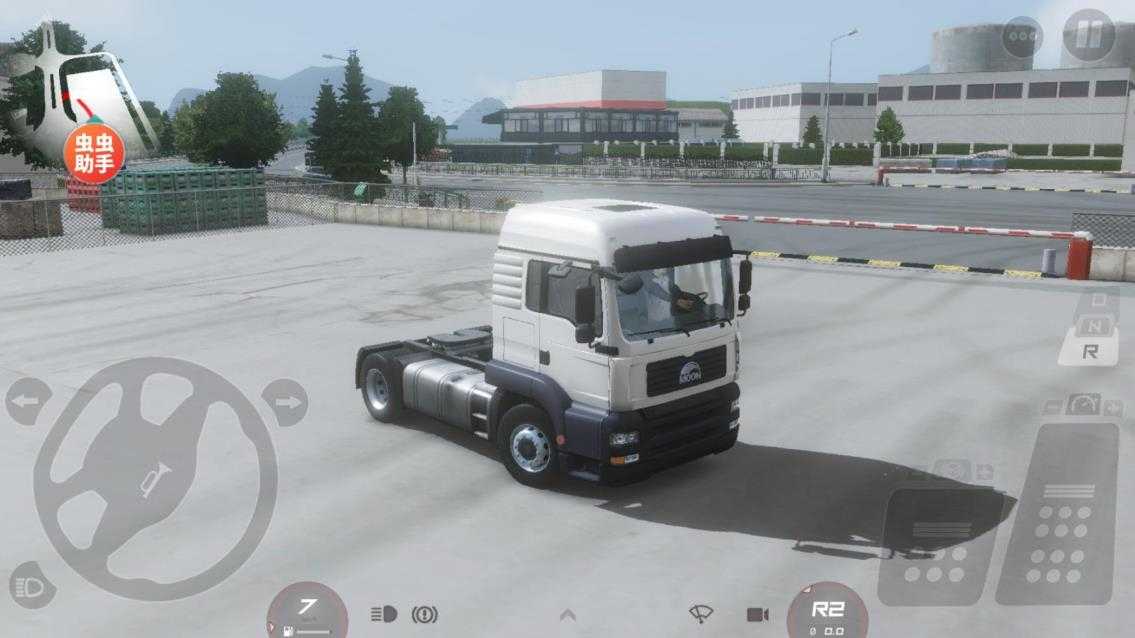The image size is (1135, 638).
Task: Shift the gear selector to N
Action: pyautogui.click(x=1094, y=325)
